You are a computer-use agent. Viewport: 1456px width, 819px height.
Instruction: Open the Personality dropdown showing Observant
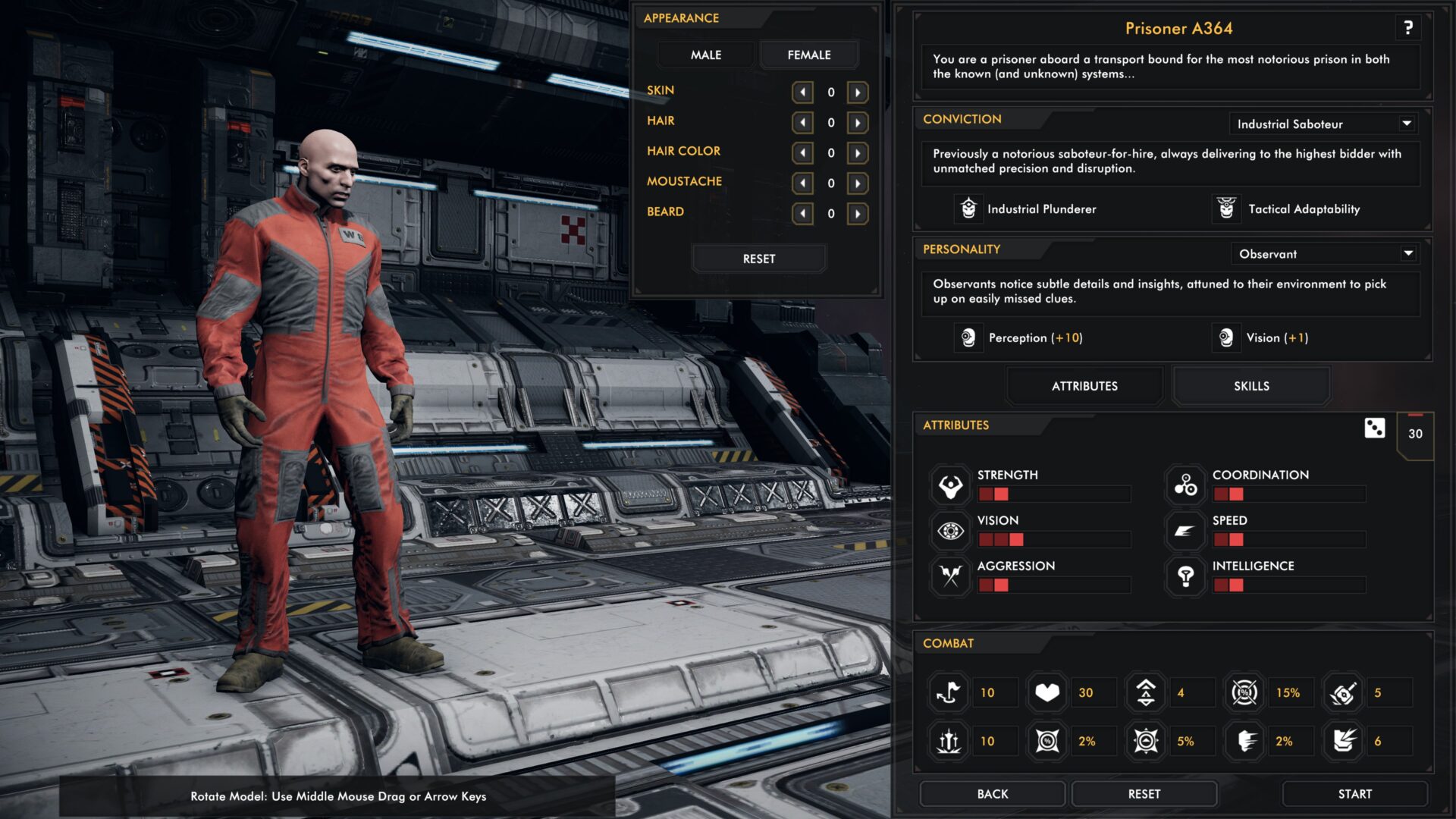coord(1324,254)
